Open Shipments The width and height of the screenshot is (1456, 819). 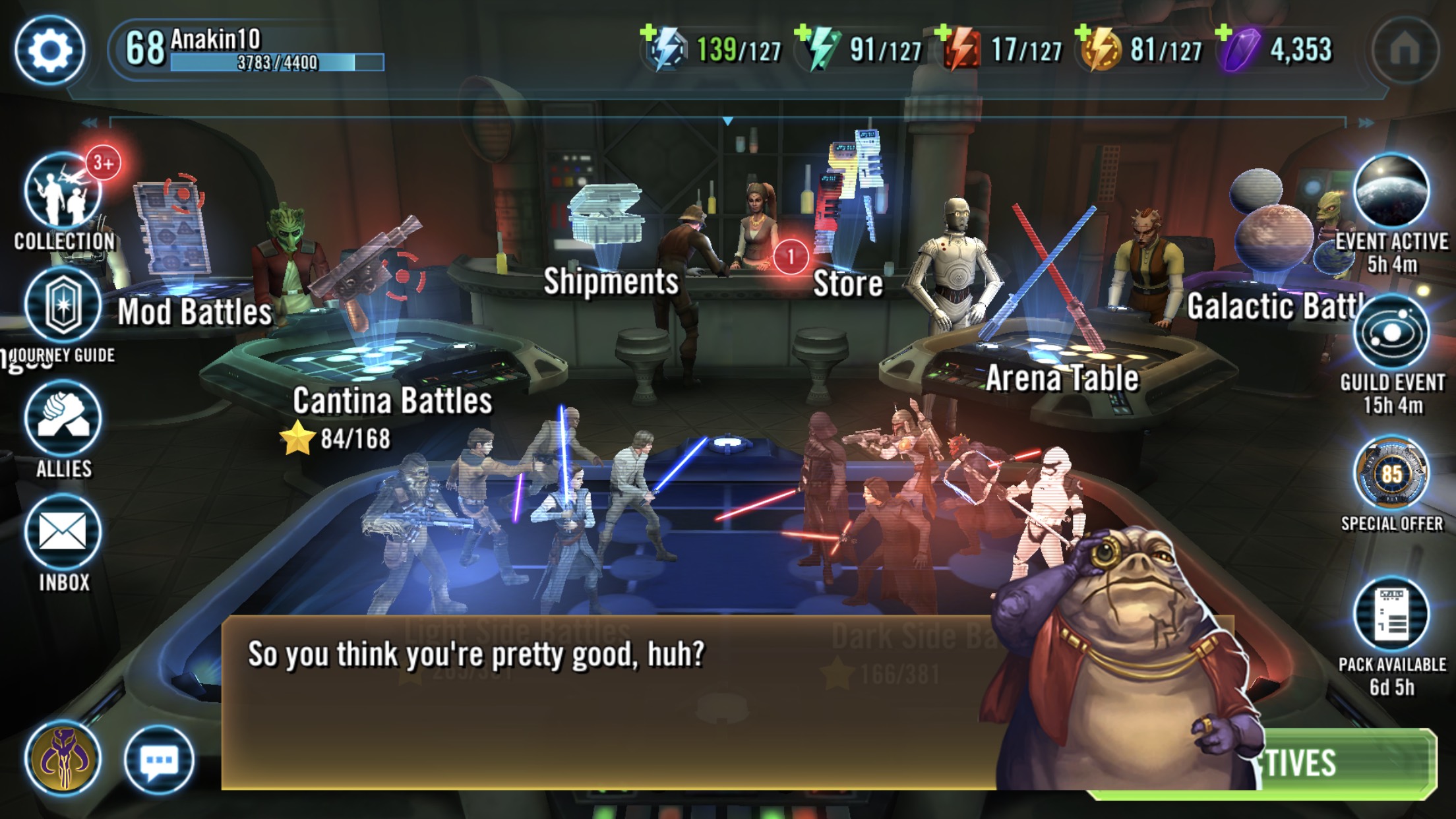click(611, 281)
